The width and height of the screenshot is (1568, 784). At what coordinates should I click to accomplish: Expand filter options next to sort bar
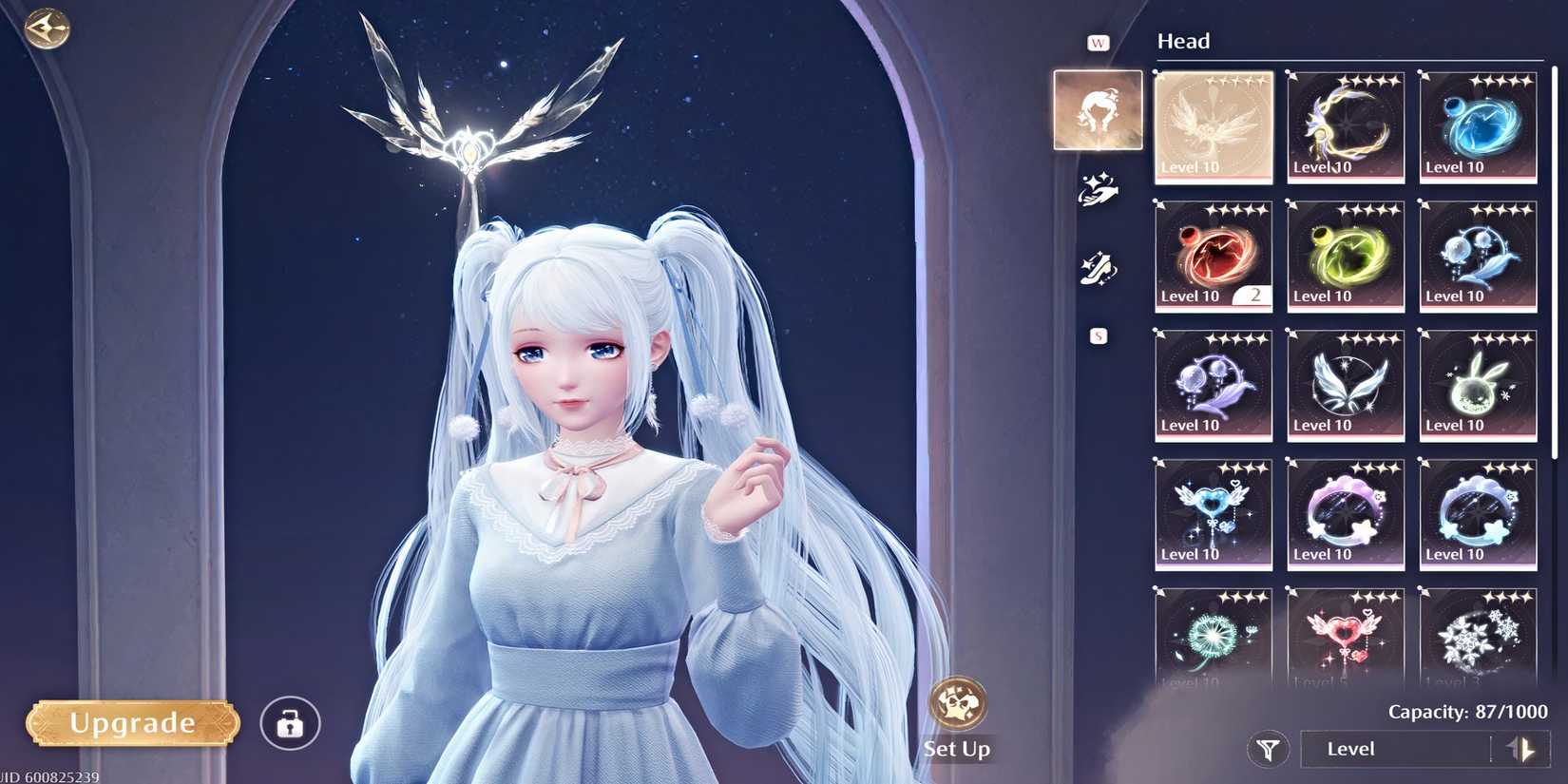click(1269, 749)
